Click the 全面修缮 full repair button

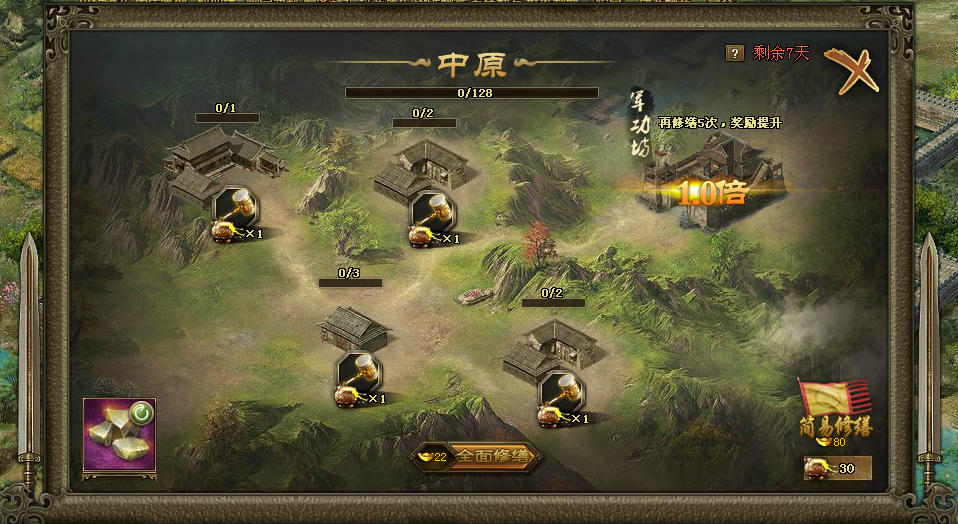(478, 457)
